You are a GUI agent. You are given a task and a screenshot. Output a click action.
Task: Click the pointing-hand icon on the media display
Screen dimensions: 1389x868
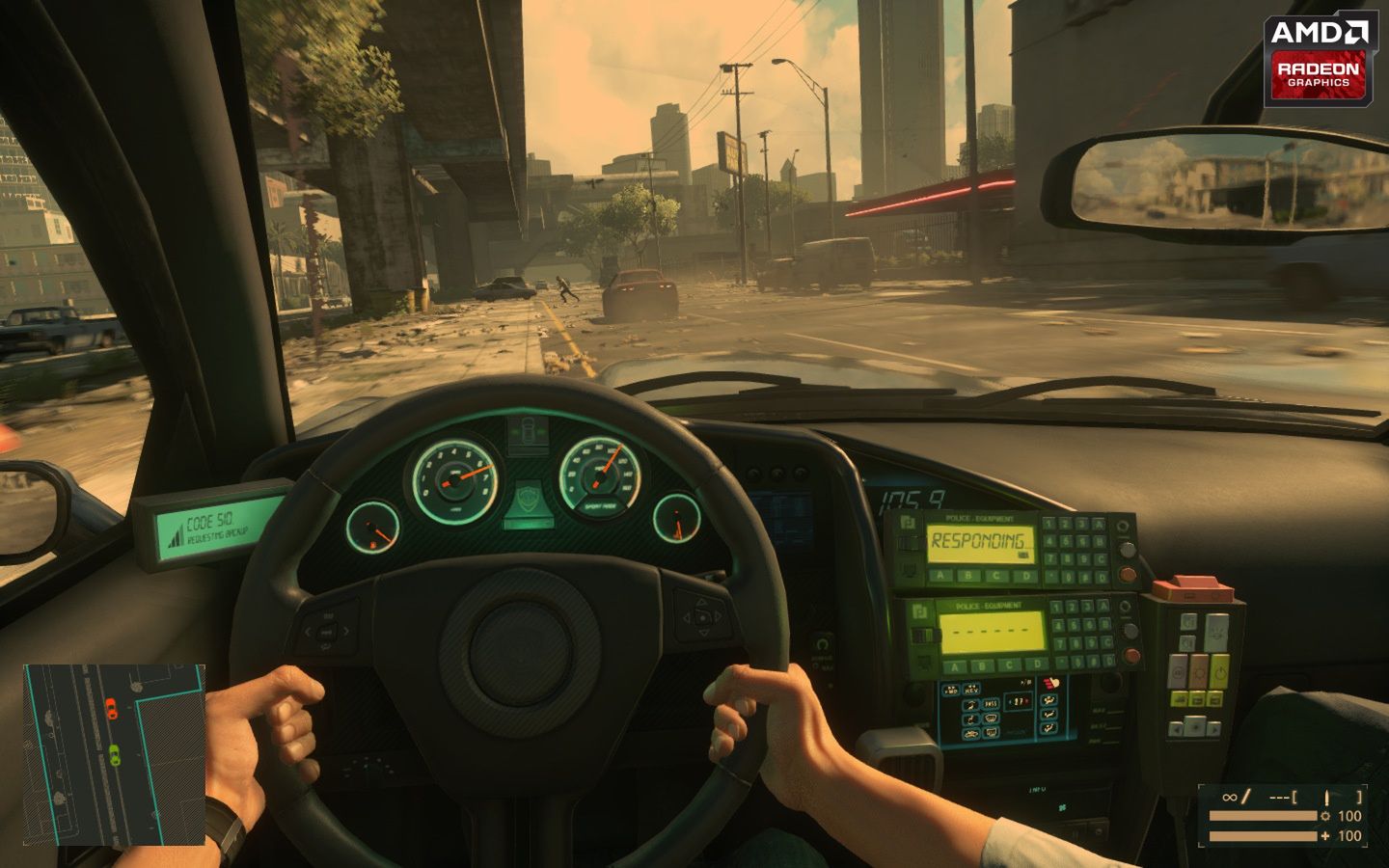tap(1052, 683)
